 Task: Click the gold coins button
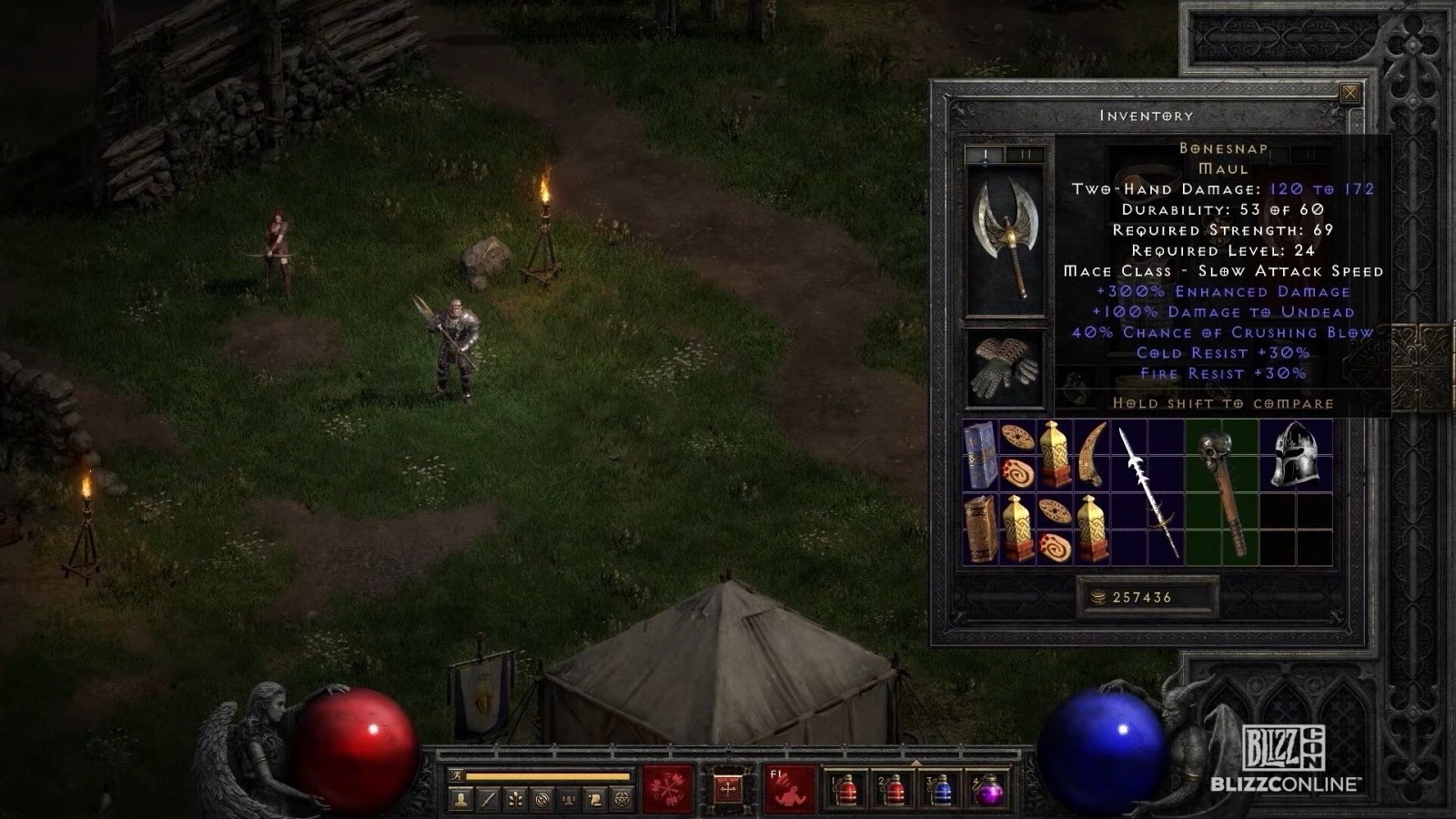coord(1098,597)
